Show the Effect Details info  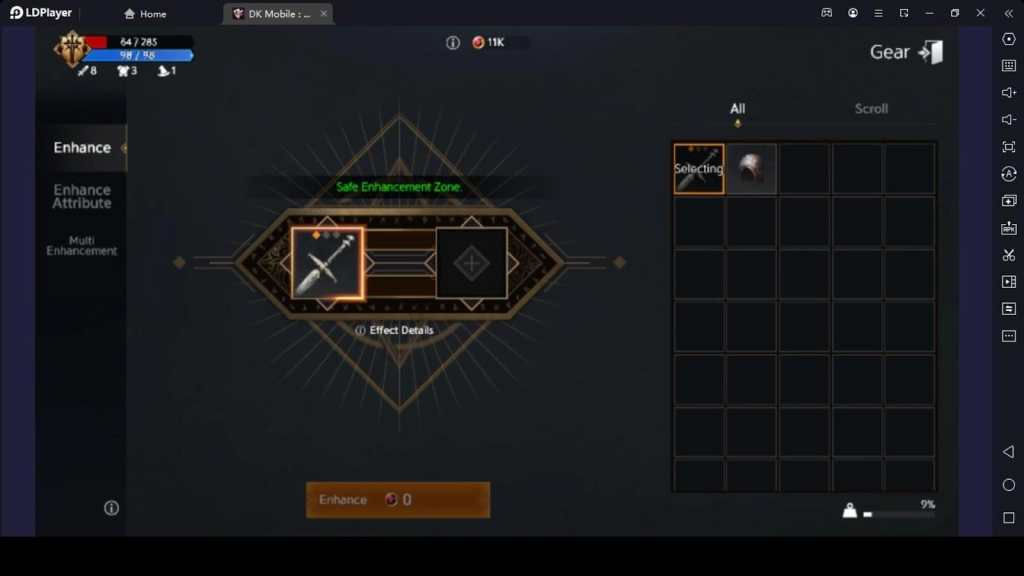pos(396,330)
